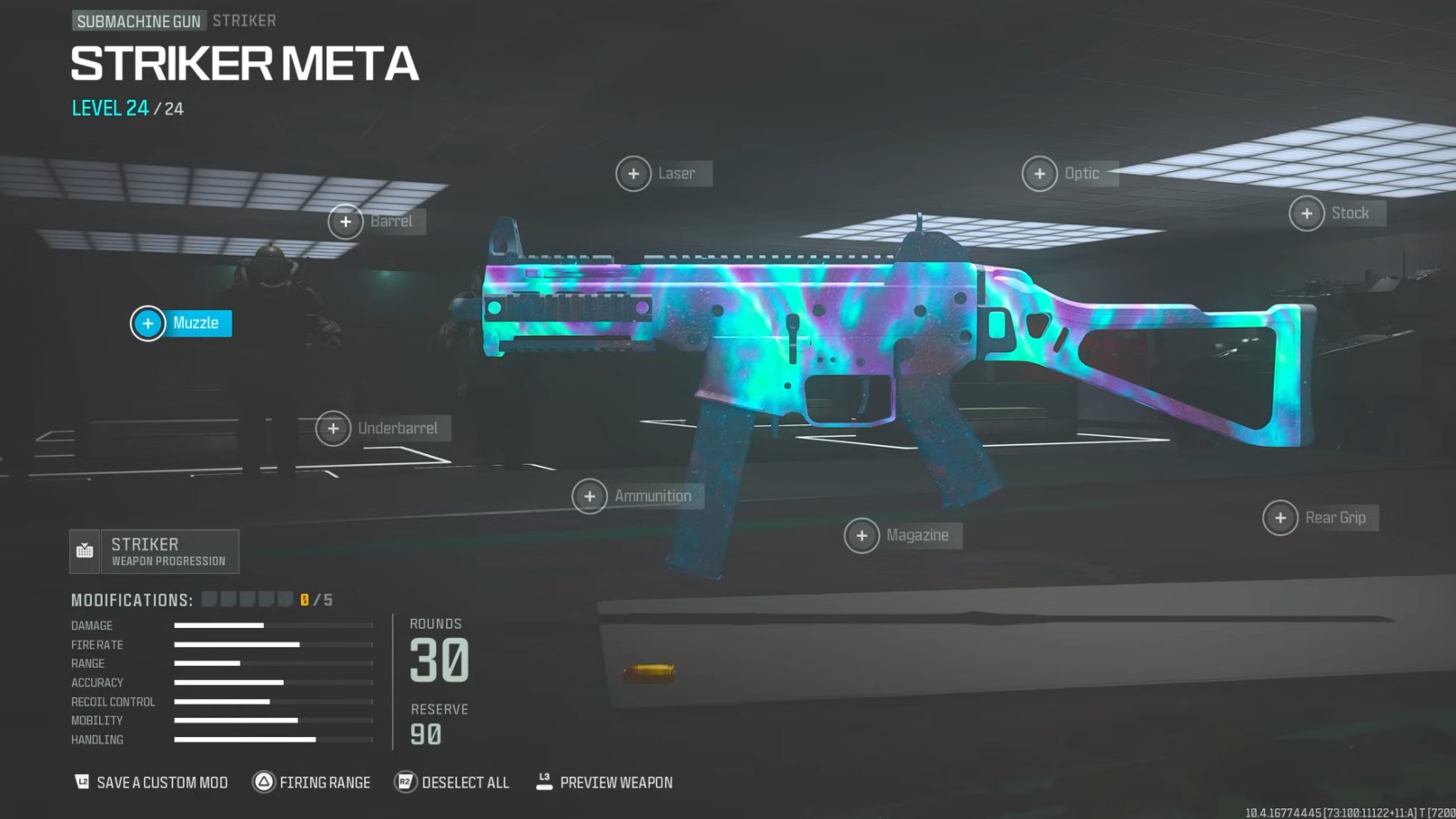Click the Firing Range controller icon
Image resolution: width=1456 pixels, height=819 pixels.
(x=265, y=782)
